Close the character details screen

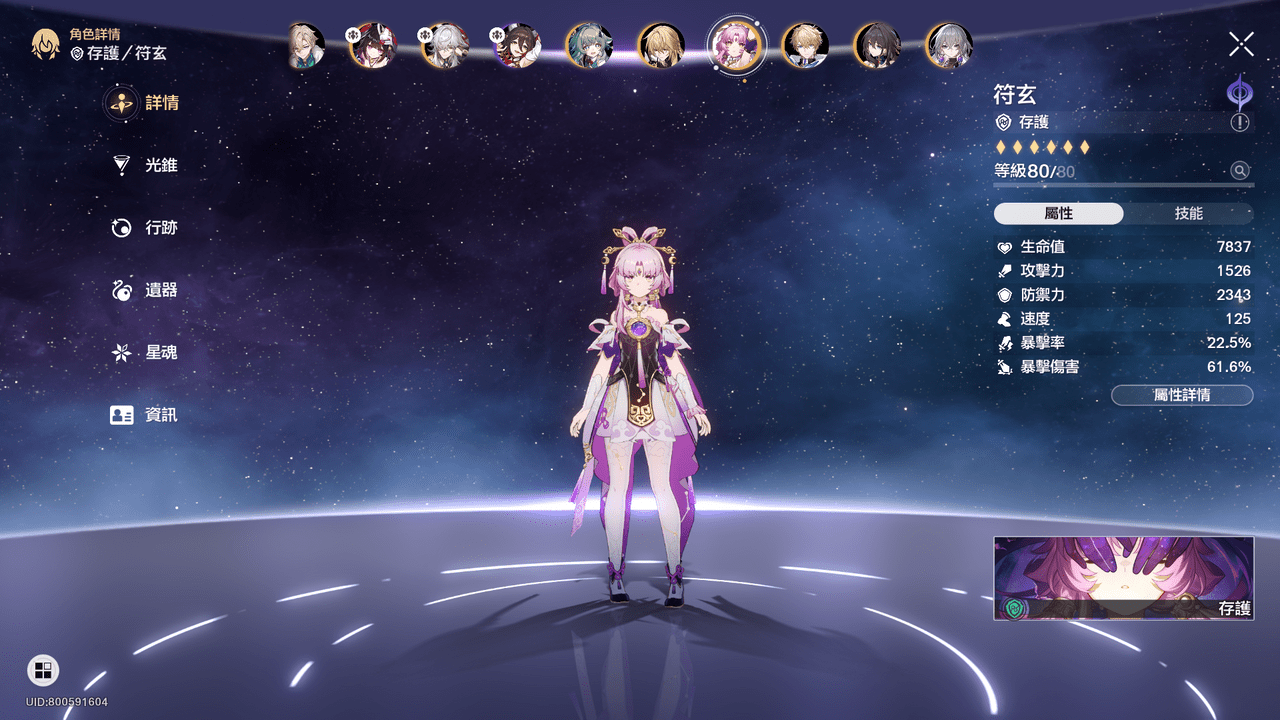tap(1241, 44)
